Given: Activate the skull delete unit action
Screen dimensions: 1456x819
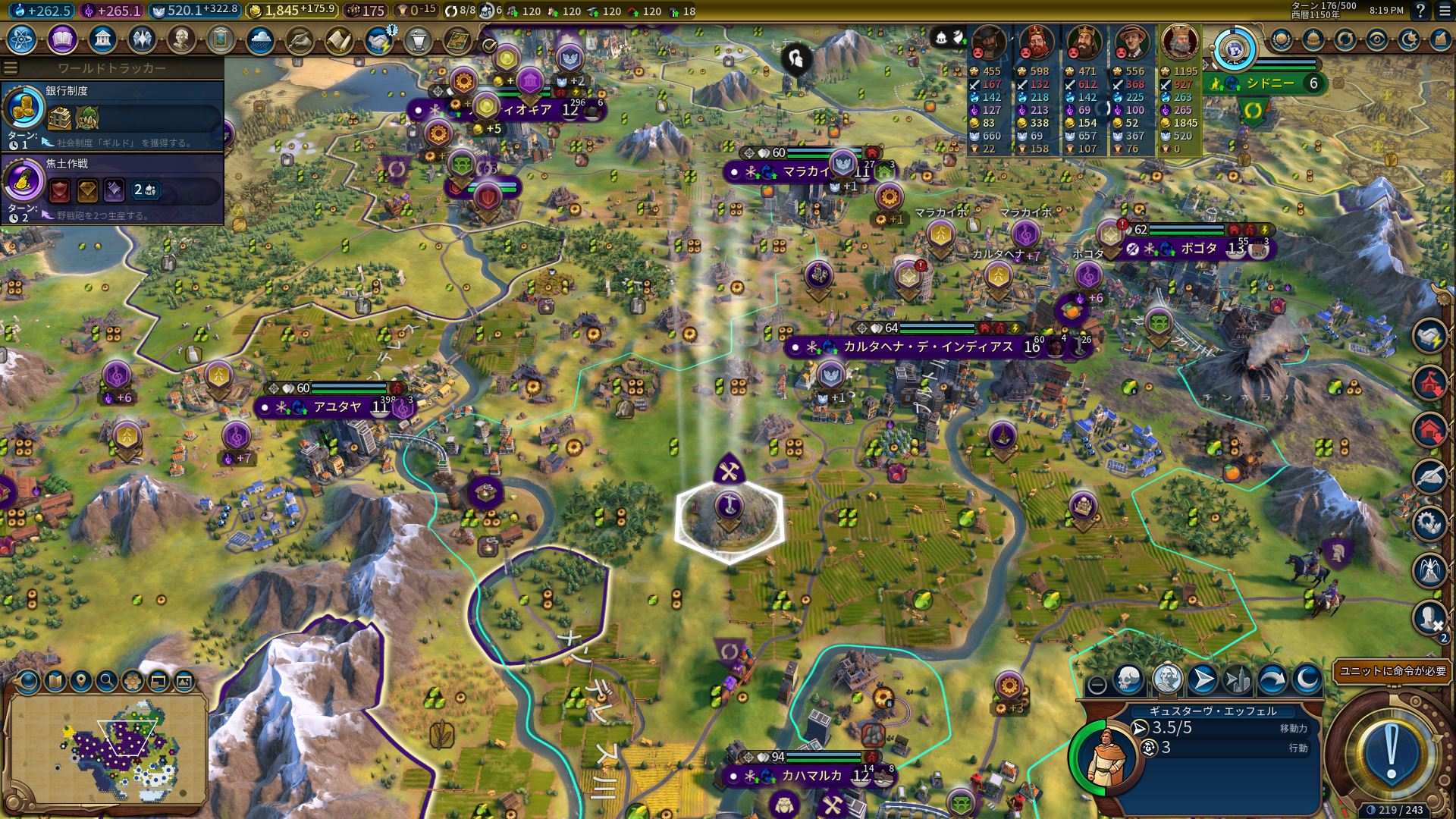Looking at the screenshot, I should [1128, 680].
